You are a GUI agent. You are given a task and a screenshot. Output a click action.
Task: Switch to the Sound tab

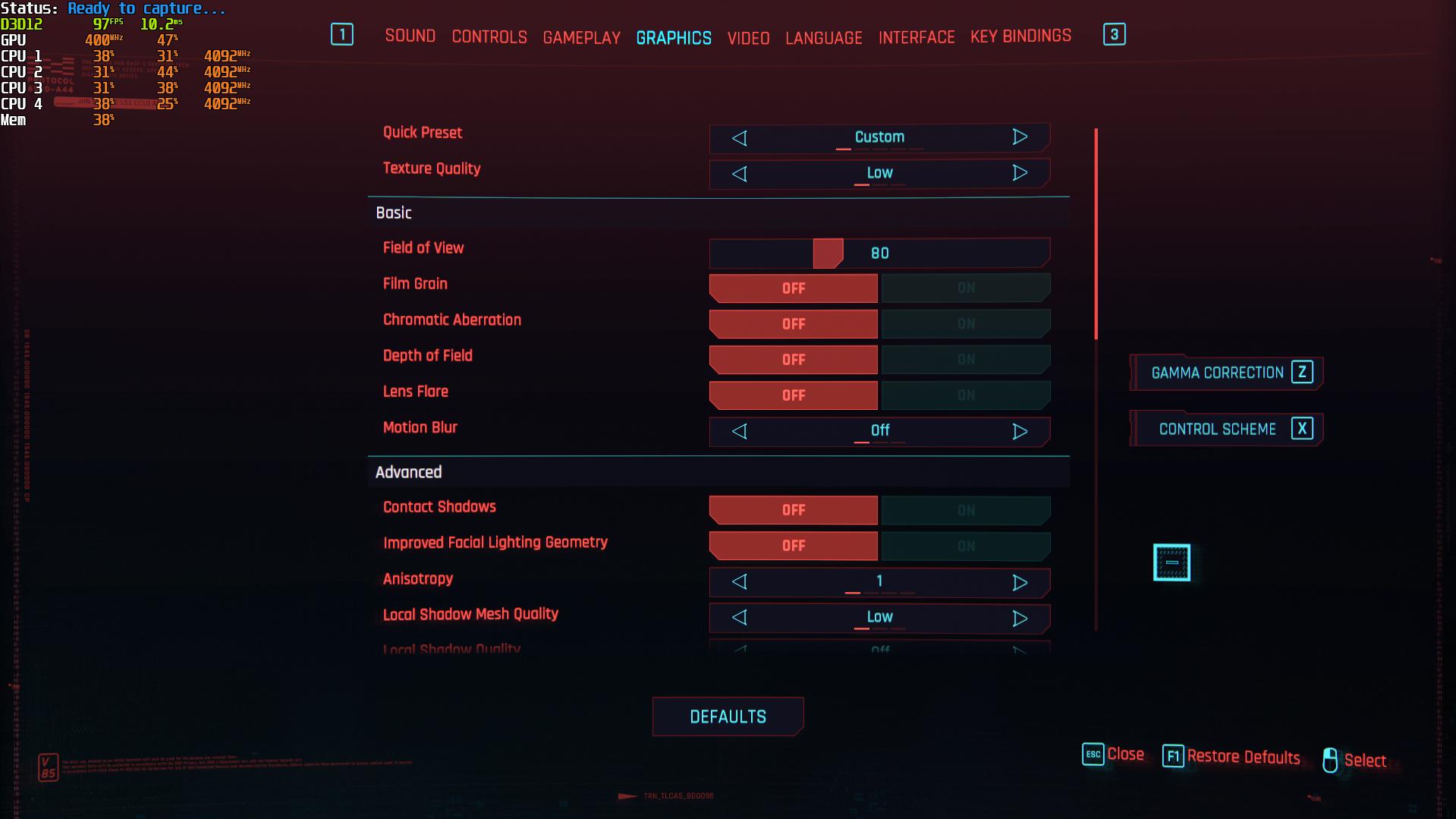(410, 36)
